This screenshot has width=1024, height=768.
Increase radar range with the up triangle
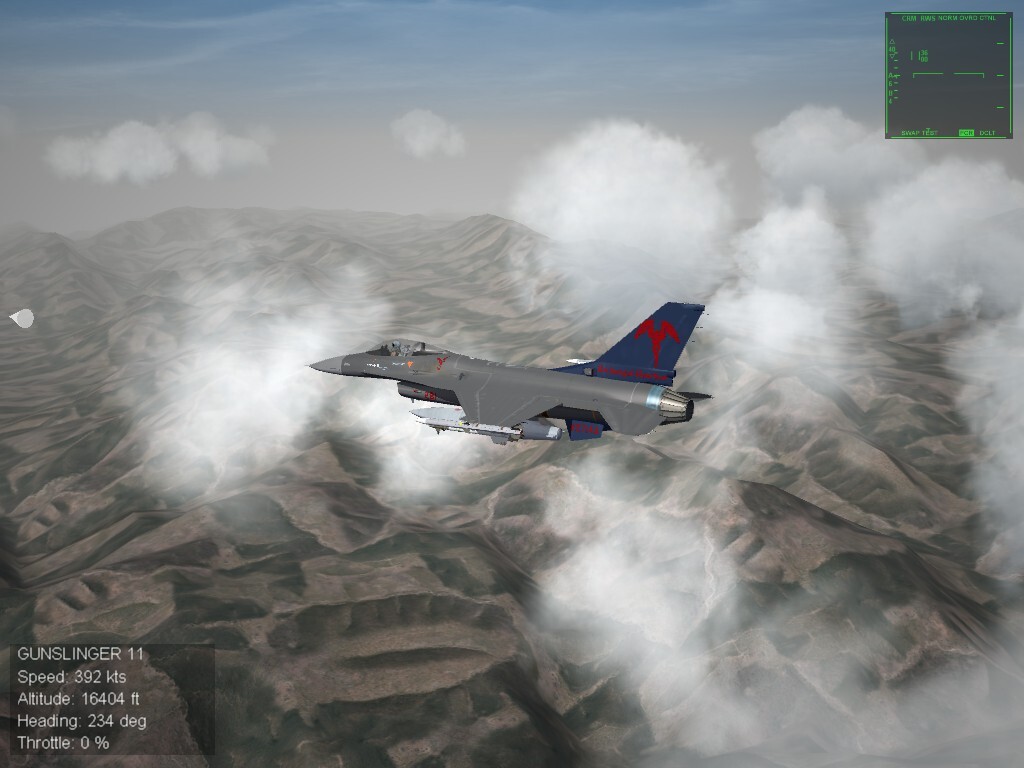point(892,41)
